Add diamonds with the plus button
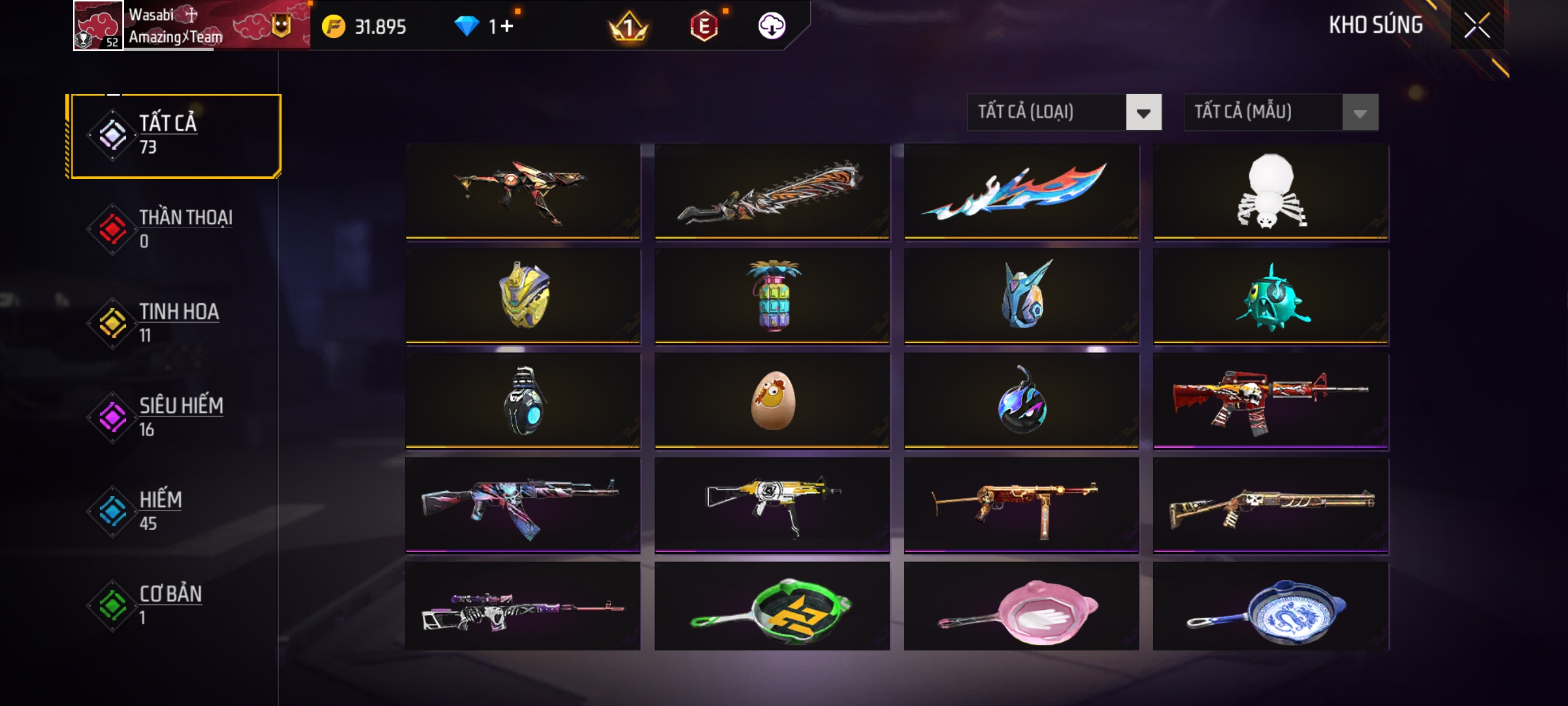1568x706 pixels. tap(507, 26)
